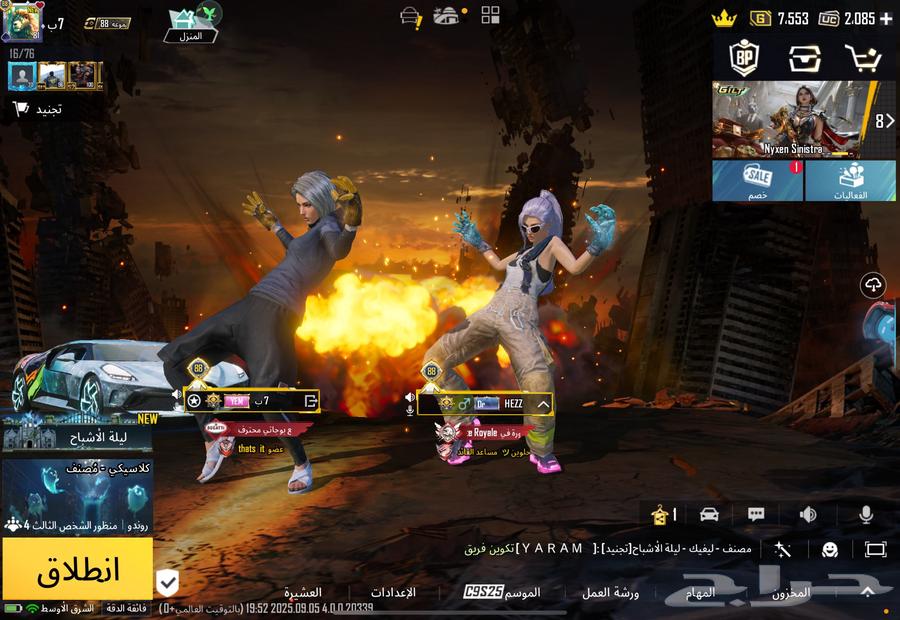Open the الإعدادات settings menu

[x=392, y=593]
